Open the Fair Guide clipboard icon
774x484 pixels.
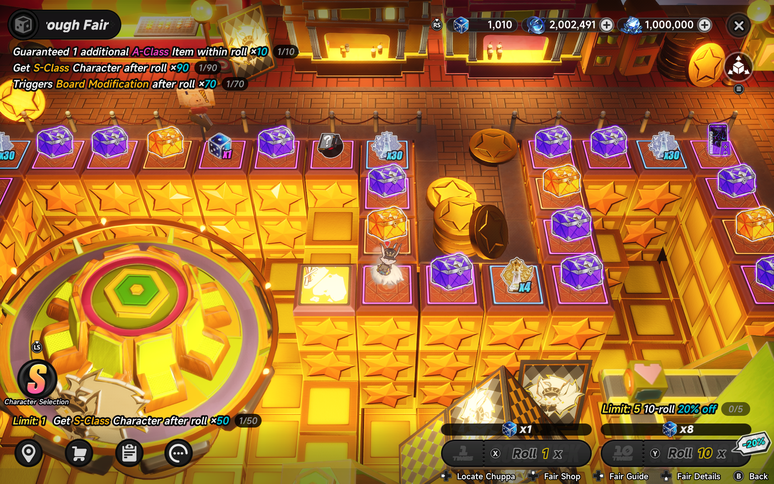[128, 453]
